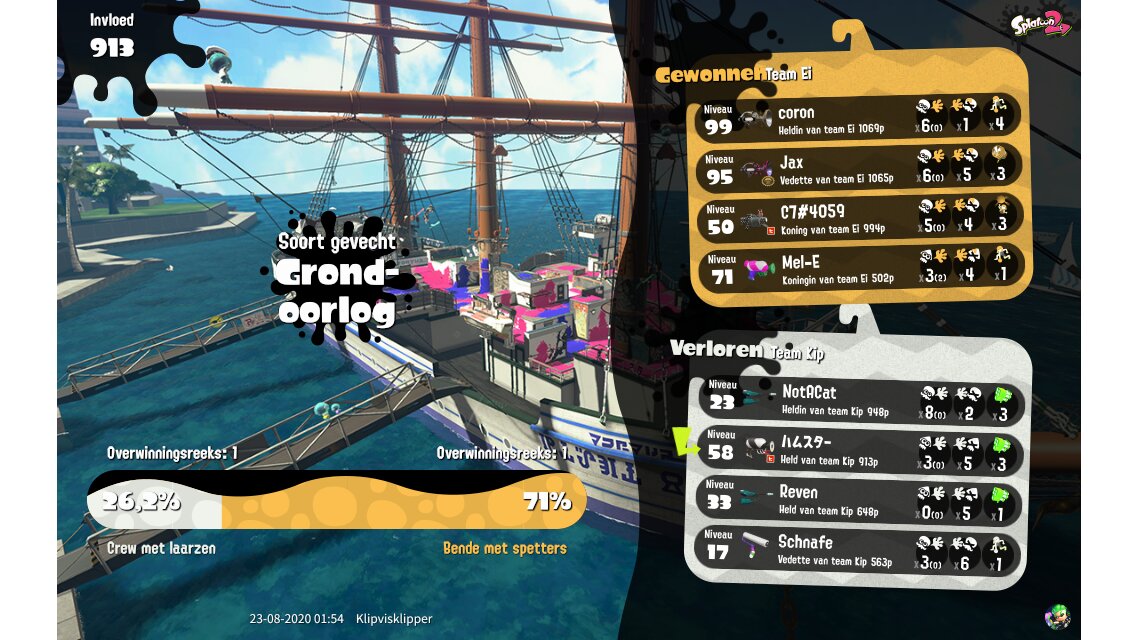Click the Splatoon 2 logo
The height and width of the screenshot is (640, 1138).
[x=1041, y=24]
